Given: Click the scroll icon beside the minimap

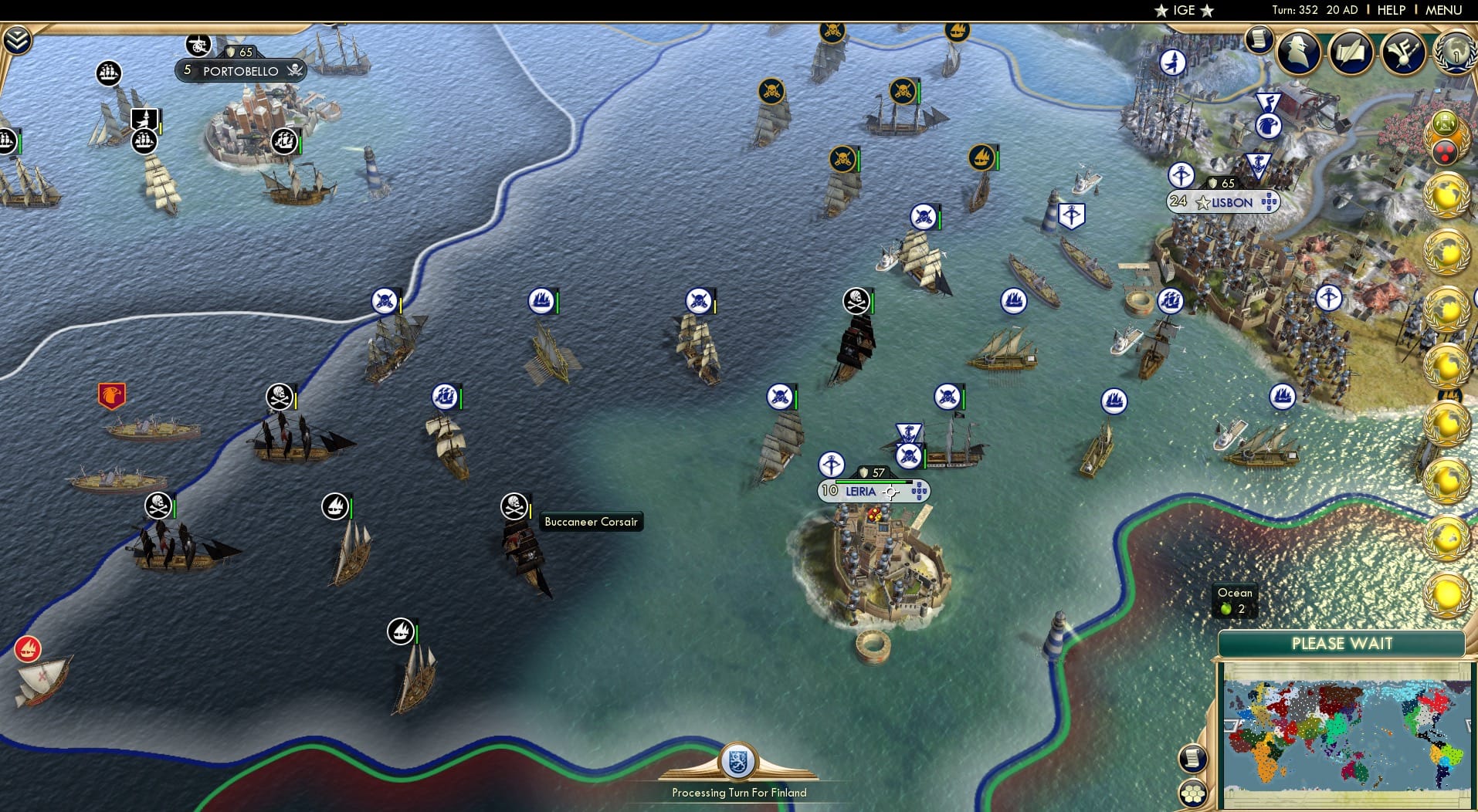Looking at the screenshot, I should [x=1192, y=759].
